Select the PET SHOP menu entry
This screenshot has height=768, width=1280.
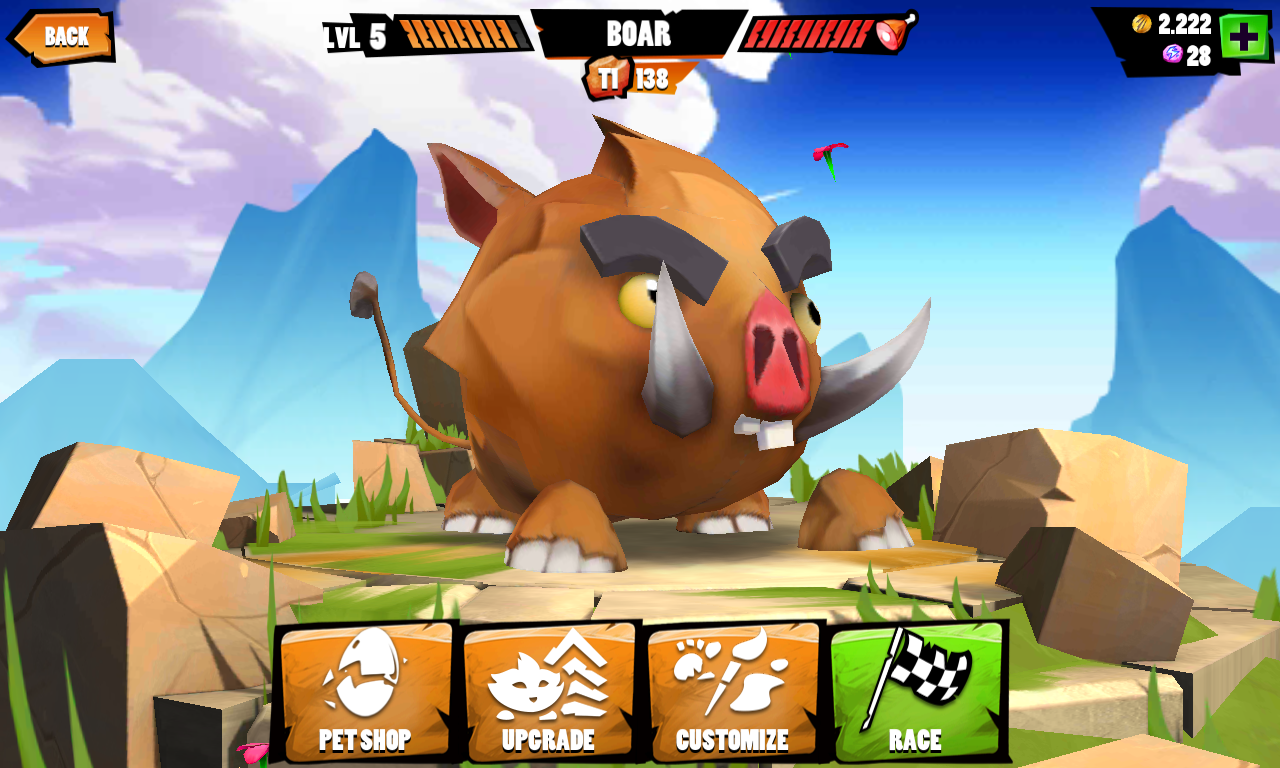(364, 738)
